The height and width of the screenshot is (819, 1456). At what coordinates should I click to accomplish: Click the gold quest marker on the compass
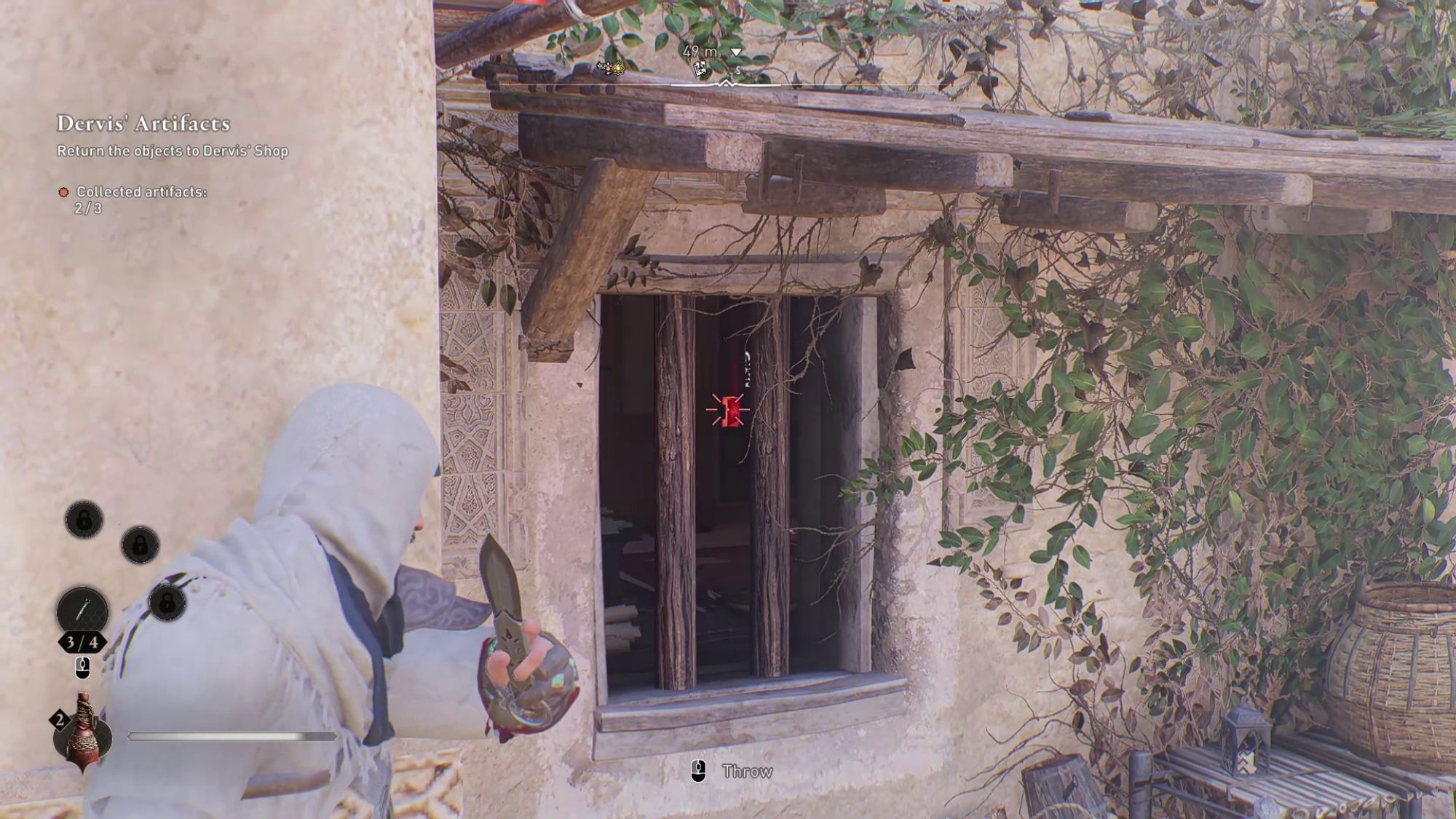point(617,68)
